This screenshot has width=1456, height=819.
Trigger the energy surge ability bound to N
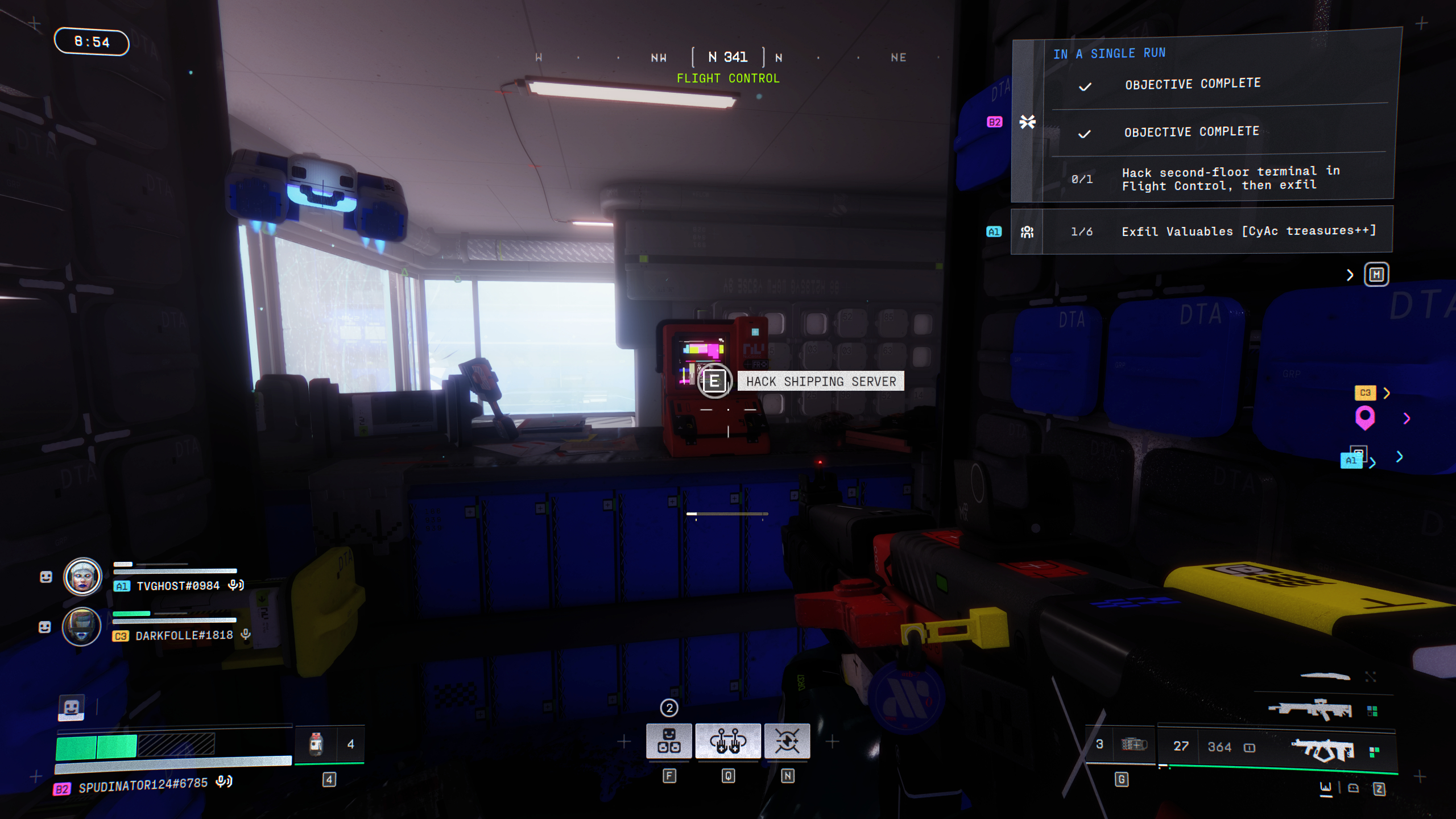(x=788, y=741)
